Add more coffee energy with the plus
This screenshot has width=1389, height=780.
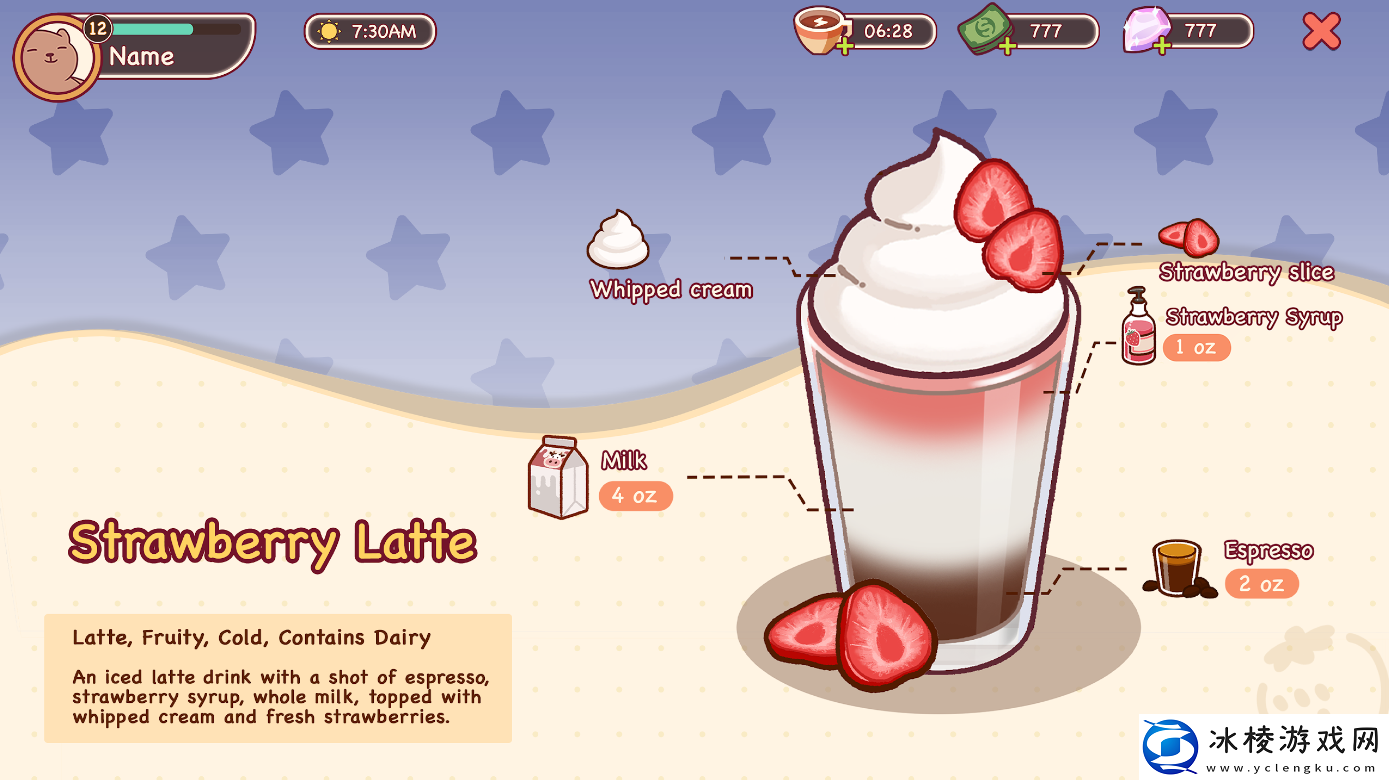tap(845, 46)
